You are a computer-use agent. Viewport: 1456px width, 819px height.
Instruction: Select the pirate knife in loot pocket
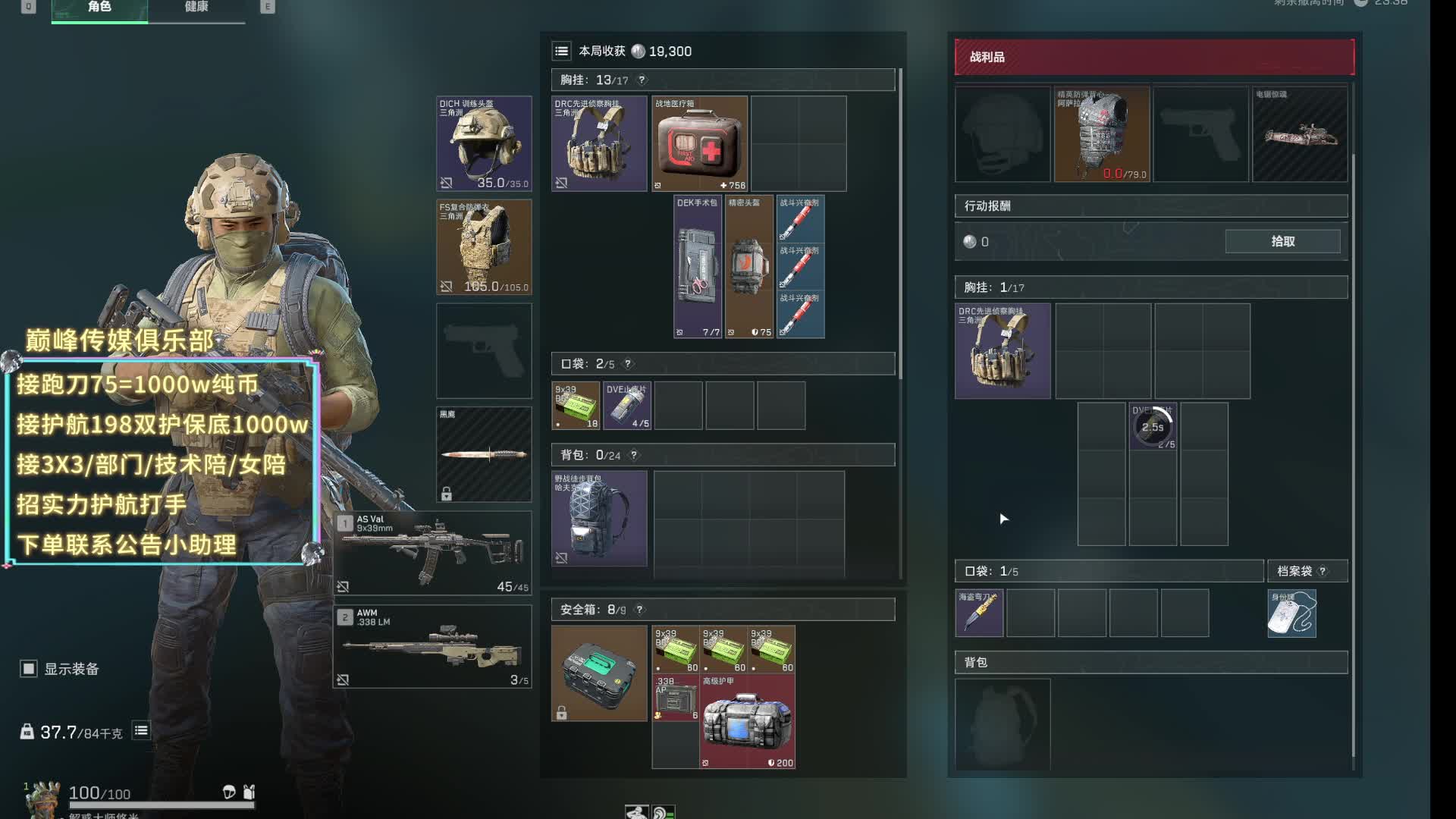[x=979, y=613]
